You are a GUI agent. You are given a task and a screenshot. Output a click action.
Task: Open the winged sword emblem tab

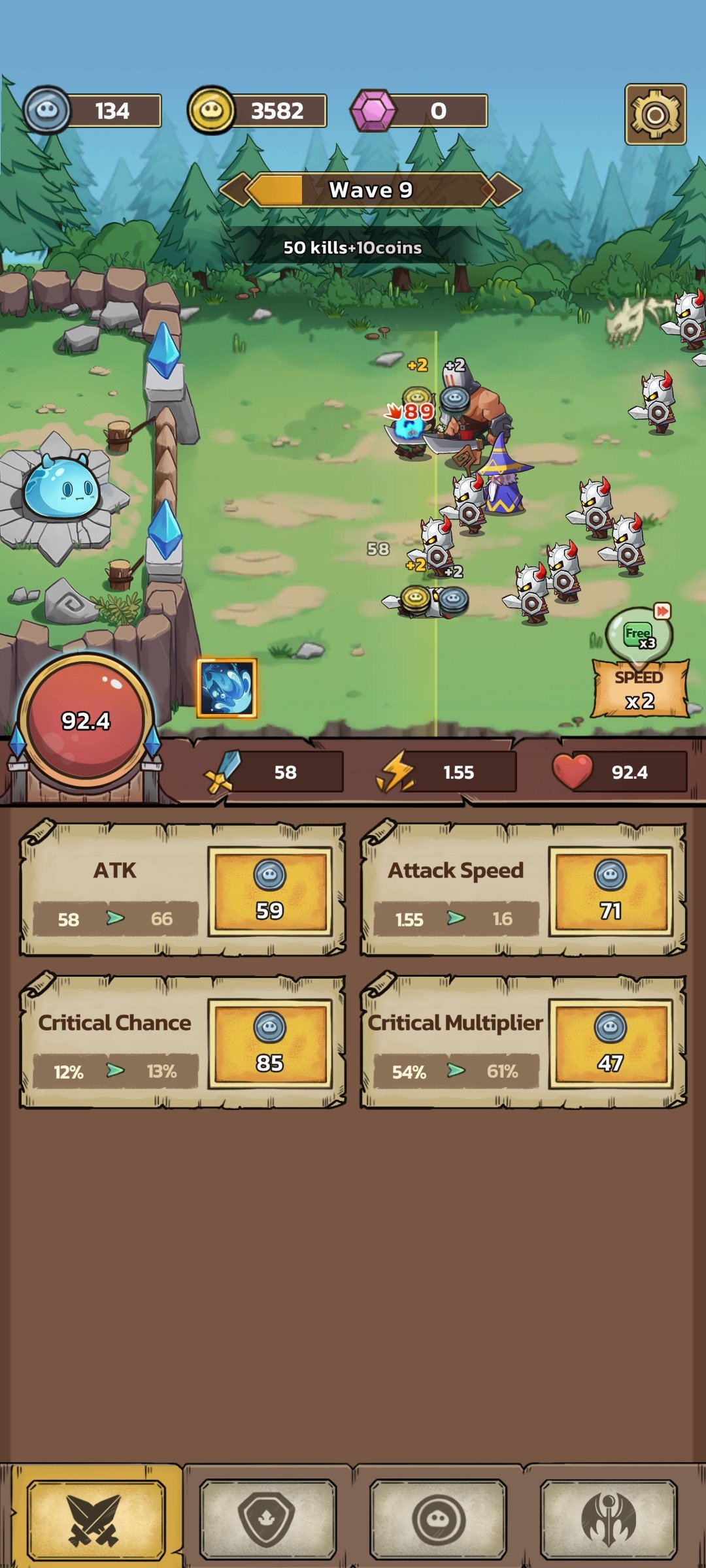point(609,1518)
